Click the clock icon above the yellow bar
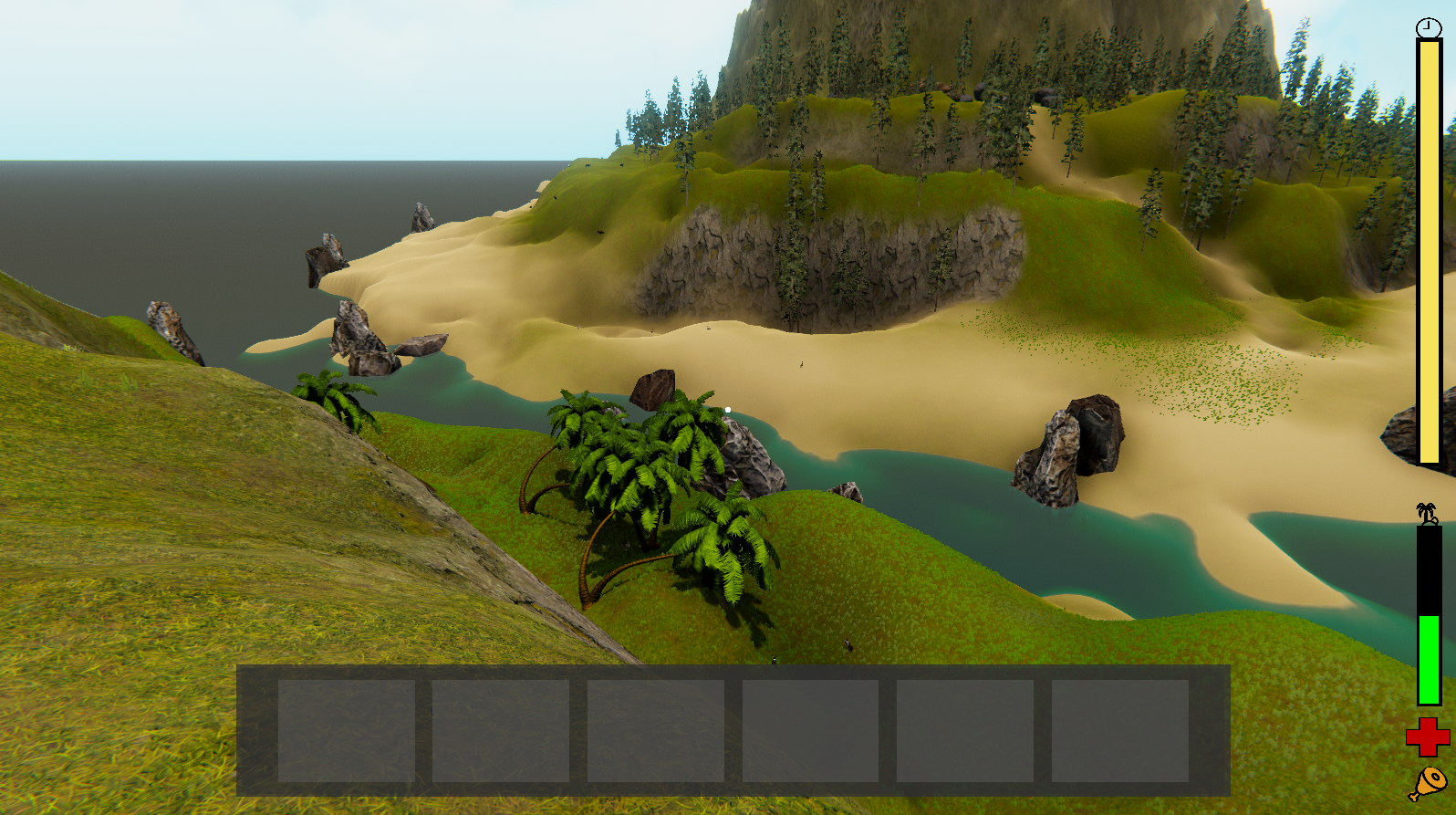This screenshot has width=1456, height=815. point(1429,27)
